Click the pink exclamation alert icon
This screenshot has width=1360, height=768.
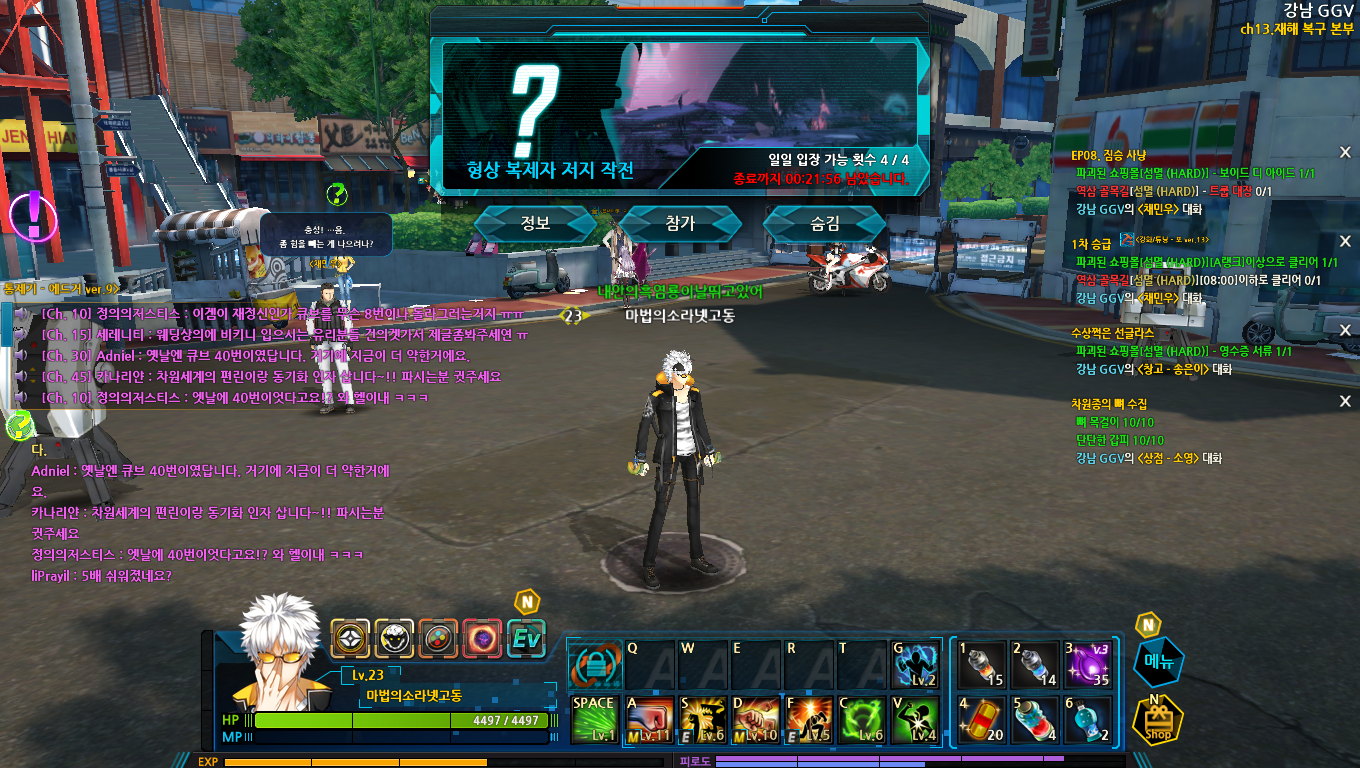33,212
